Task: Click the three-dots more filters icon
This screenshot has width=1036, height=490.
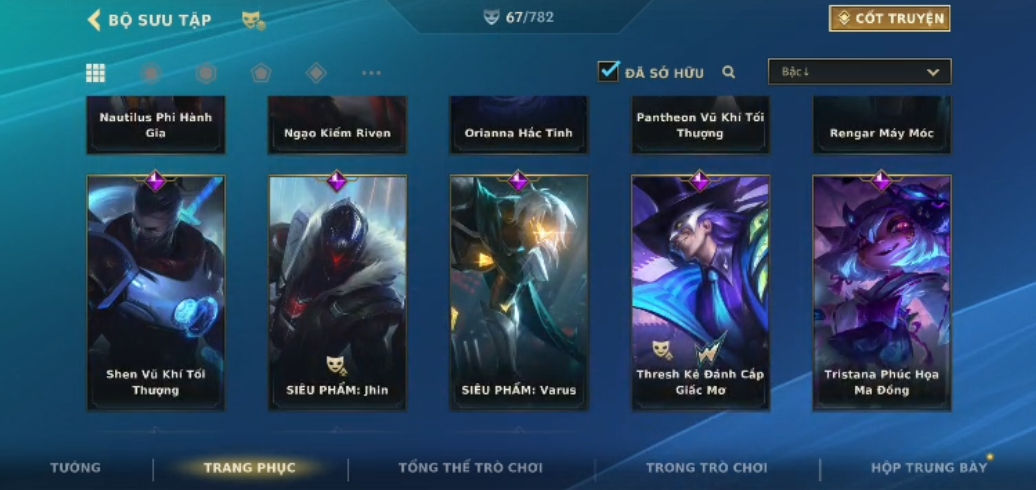Action: coord(371,73)
